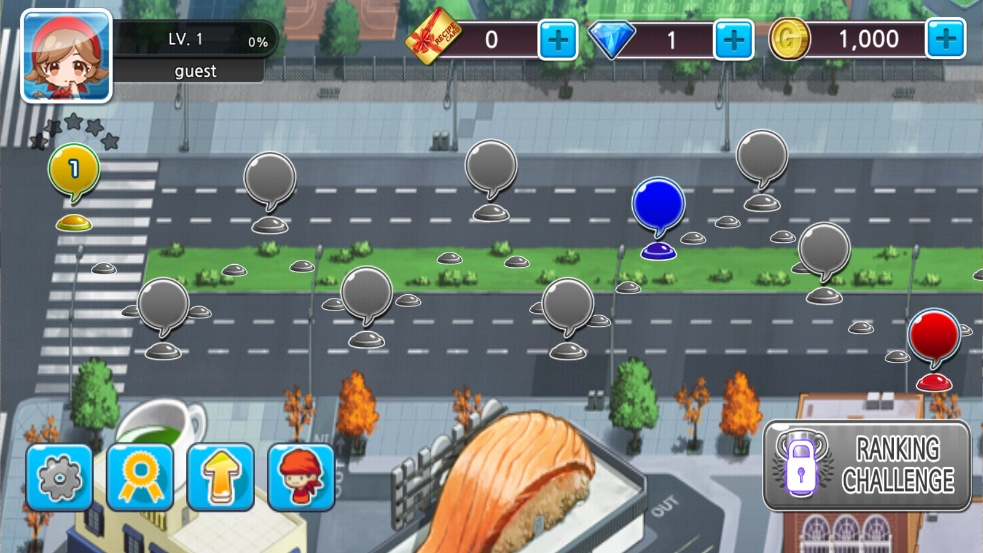Add more recipe cards with the plus button
This screenshot has width=983, height=553.
coord(558,40)
